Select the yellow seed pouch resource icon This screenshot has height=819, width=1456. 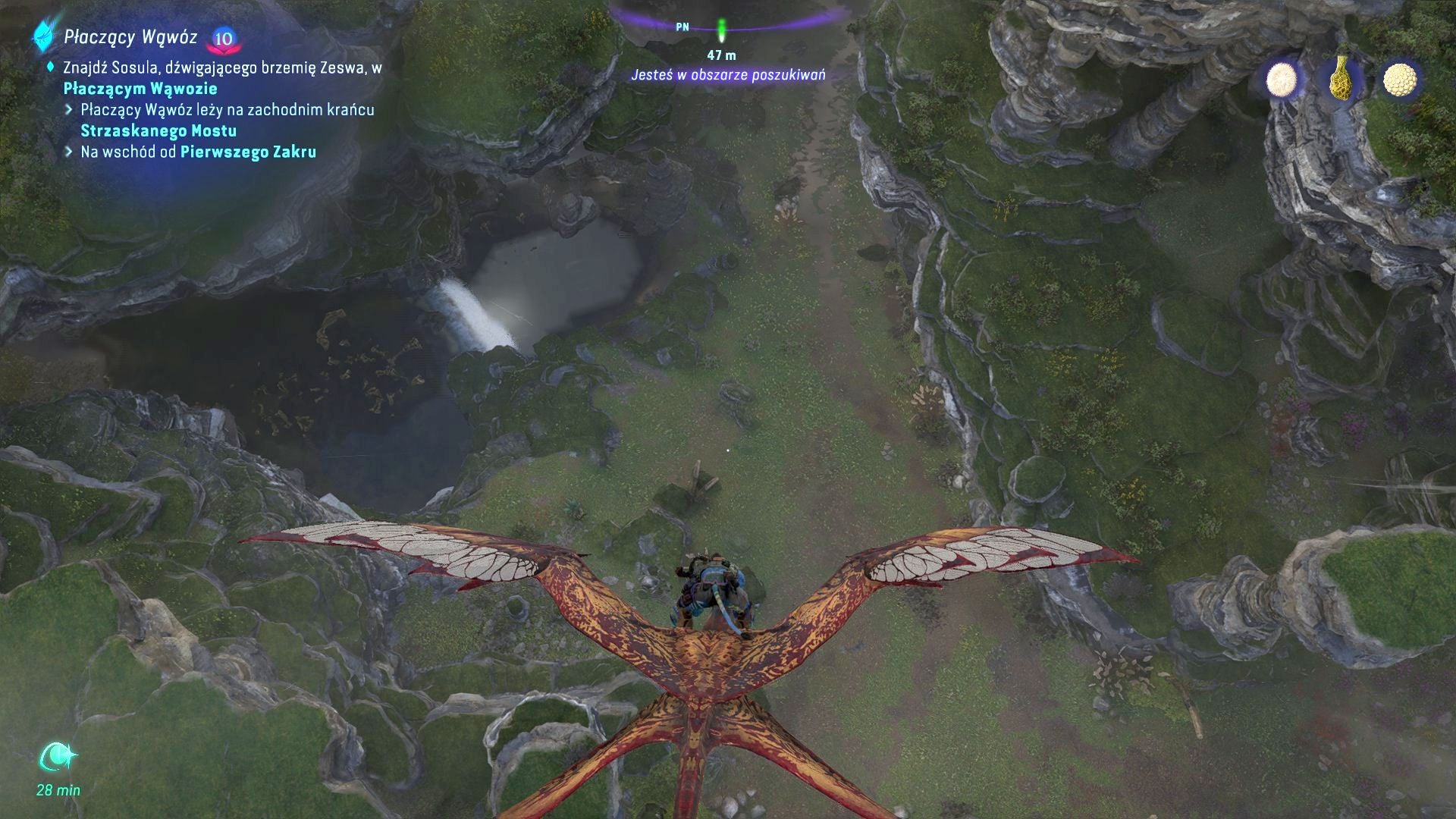(x=1342, y=79)
